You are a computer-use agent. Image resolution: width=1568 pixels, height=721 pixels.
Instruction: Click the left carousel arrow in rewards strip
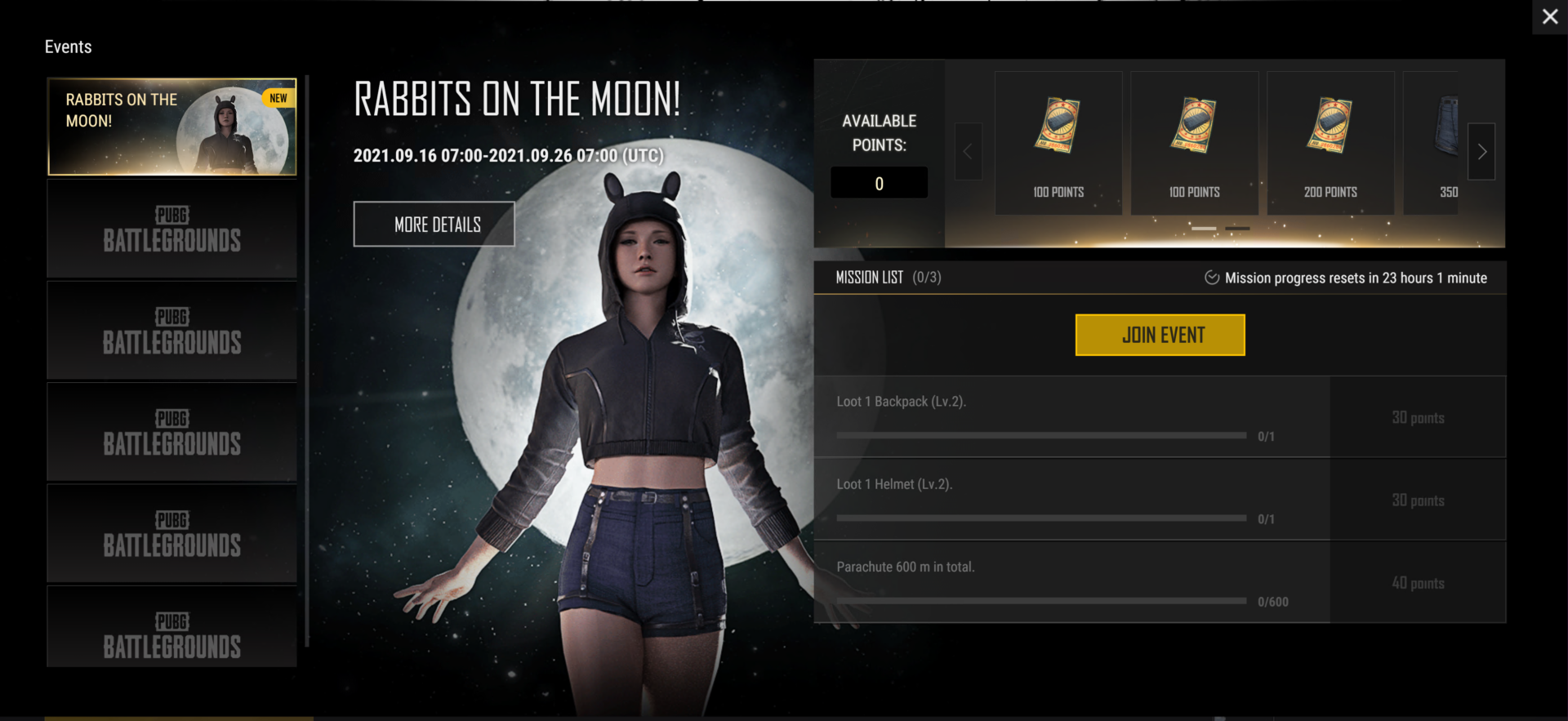968,152
